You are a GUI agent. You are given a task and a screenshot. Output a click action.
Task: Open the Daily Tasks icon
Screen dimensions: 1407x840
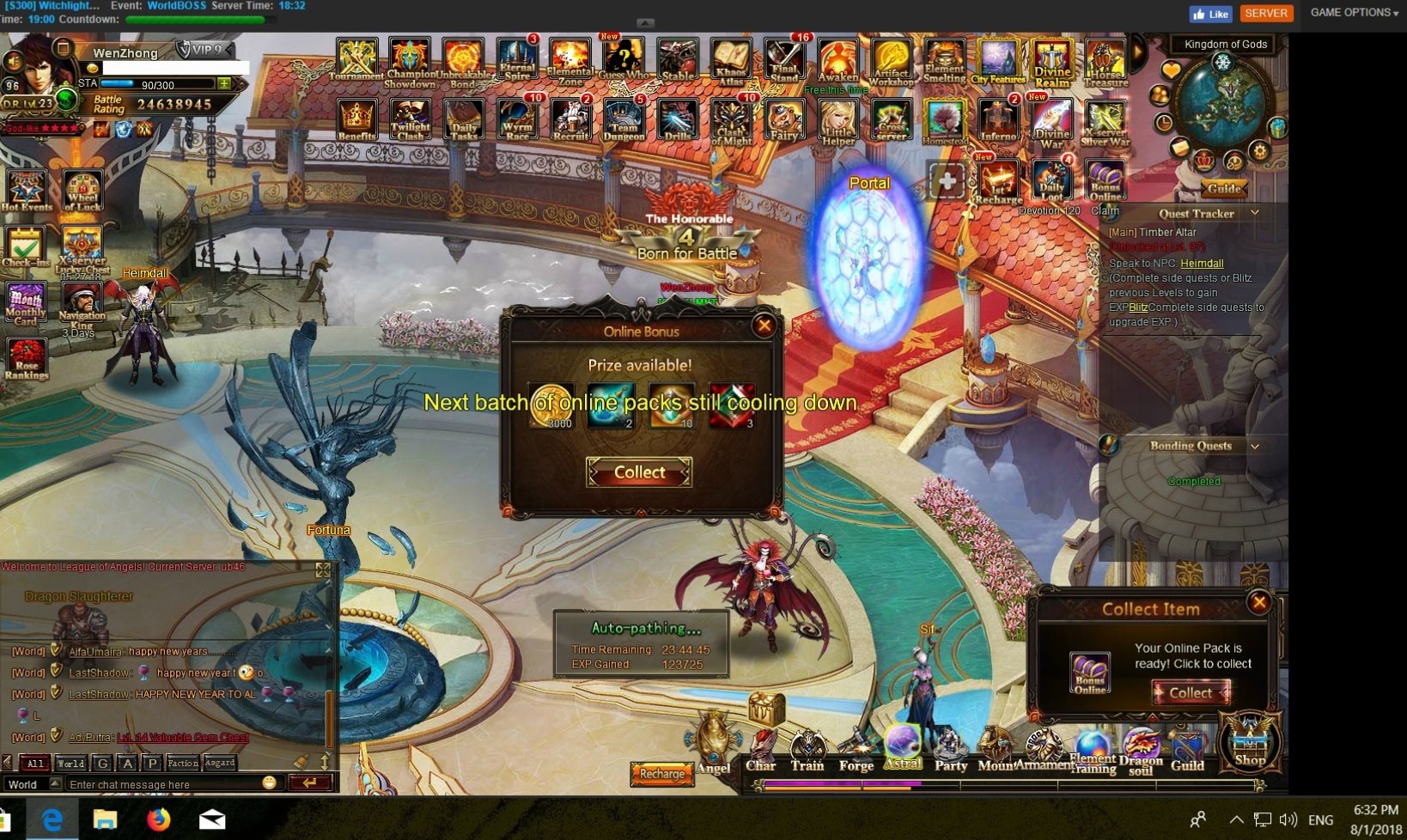point(464,120)
